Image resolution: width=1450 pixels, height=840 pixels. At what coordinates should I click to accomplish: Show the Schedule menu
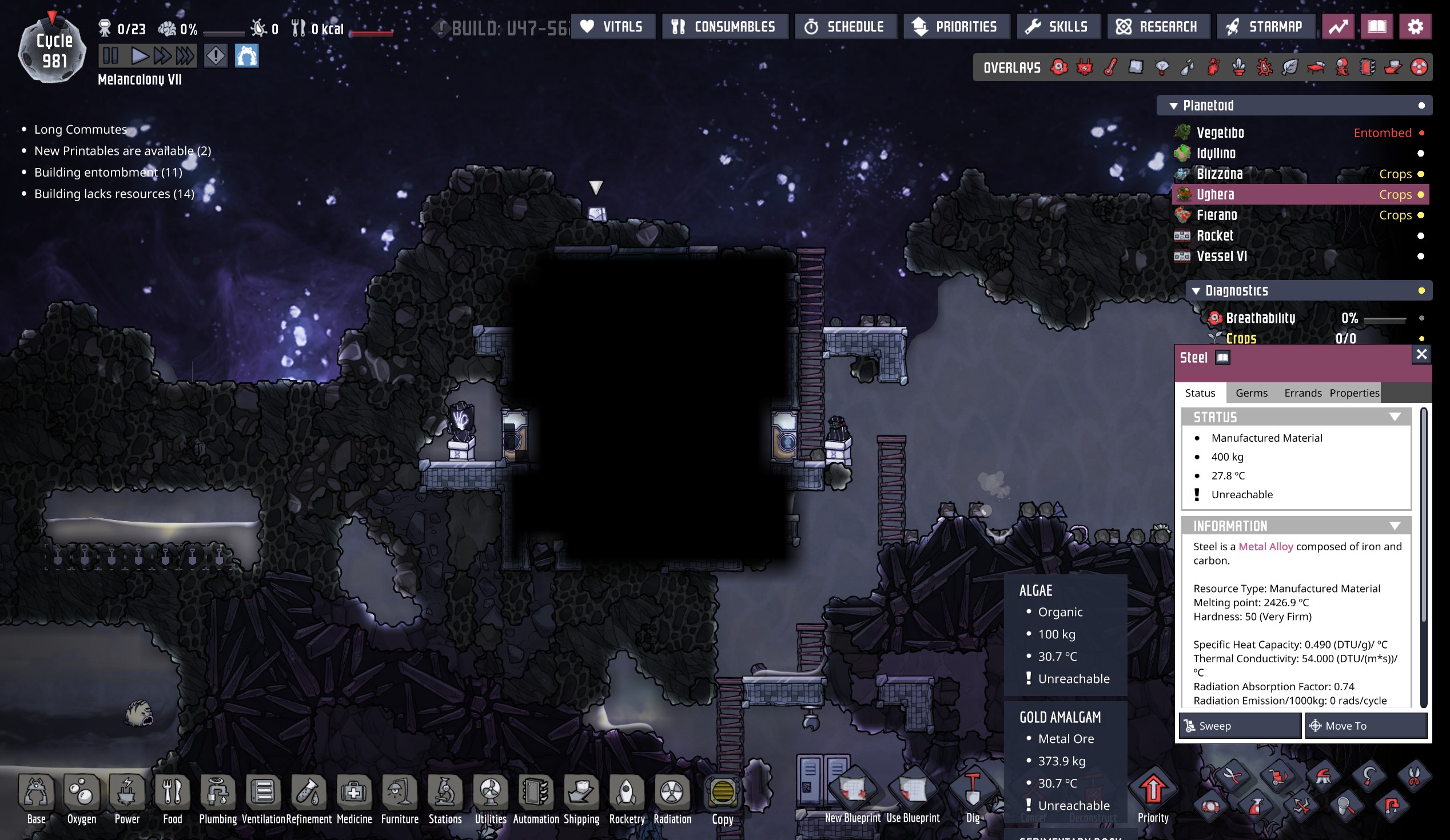click(x=845, y=26)
